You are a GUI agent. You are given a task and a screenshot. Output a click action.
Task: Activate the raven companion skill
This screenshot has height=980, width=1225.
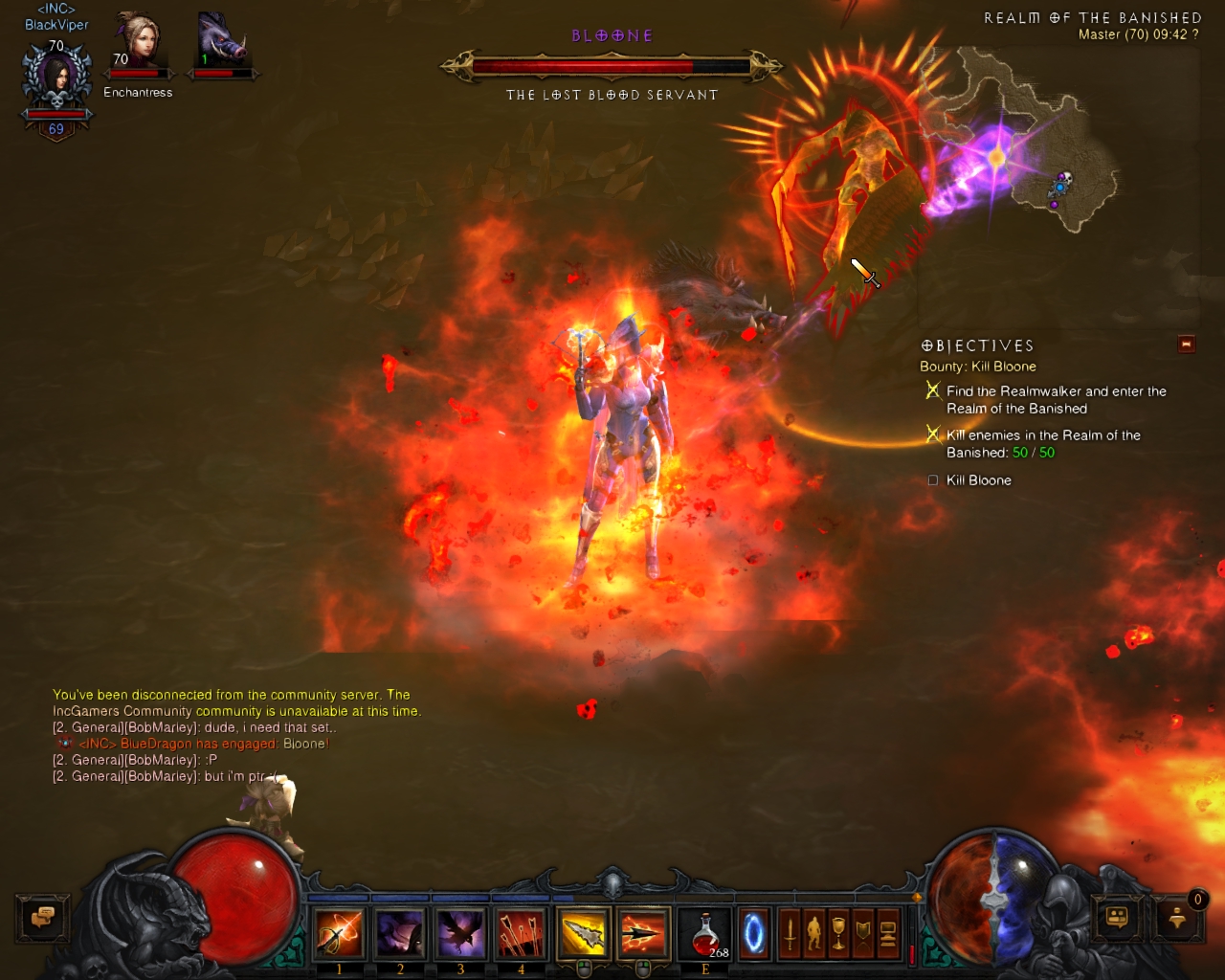tap(460, 933)
